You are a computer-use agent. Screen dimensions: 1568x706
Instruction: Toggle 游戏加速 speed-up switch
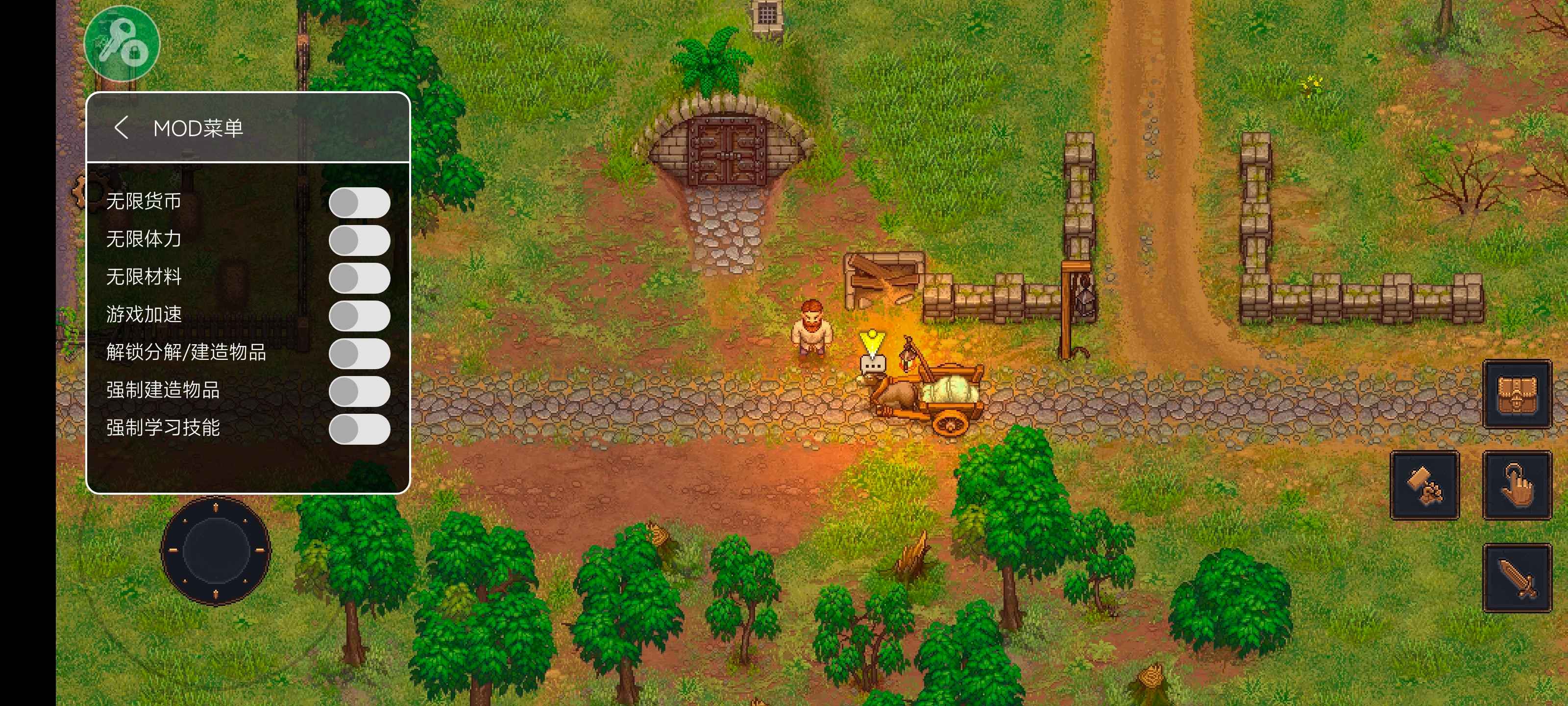point(359,316)
